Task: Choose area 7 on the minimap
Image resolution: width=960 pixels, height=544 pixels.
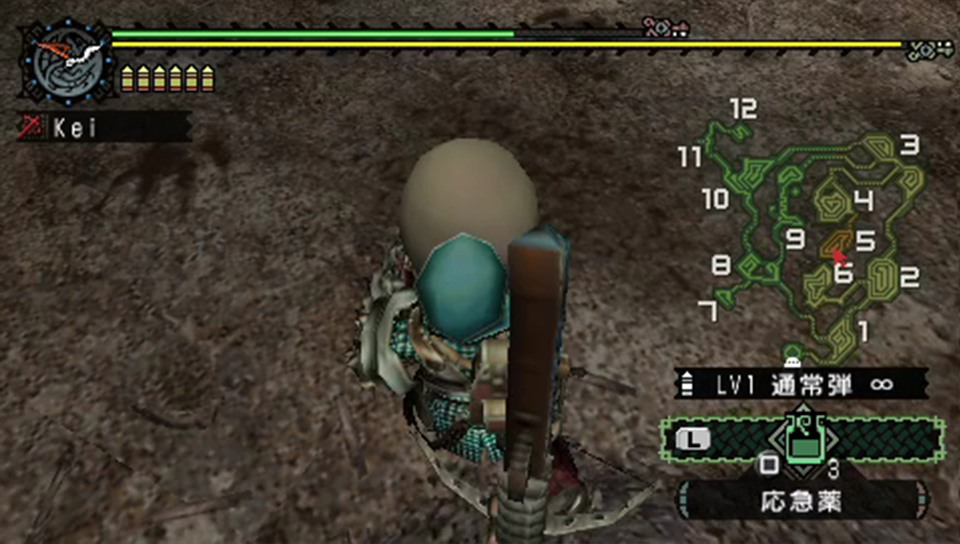Action: tap(706, 311)
